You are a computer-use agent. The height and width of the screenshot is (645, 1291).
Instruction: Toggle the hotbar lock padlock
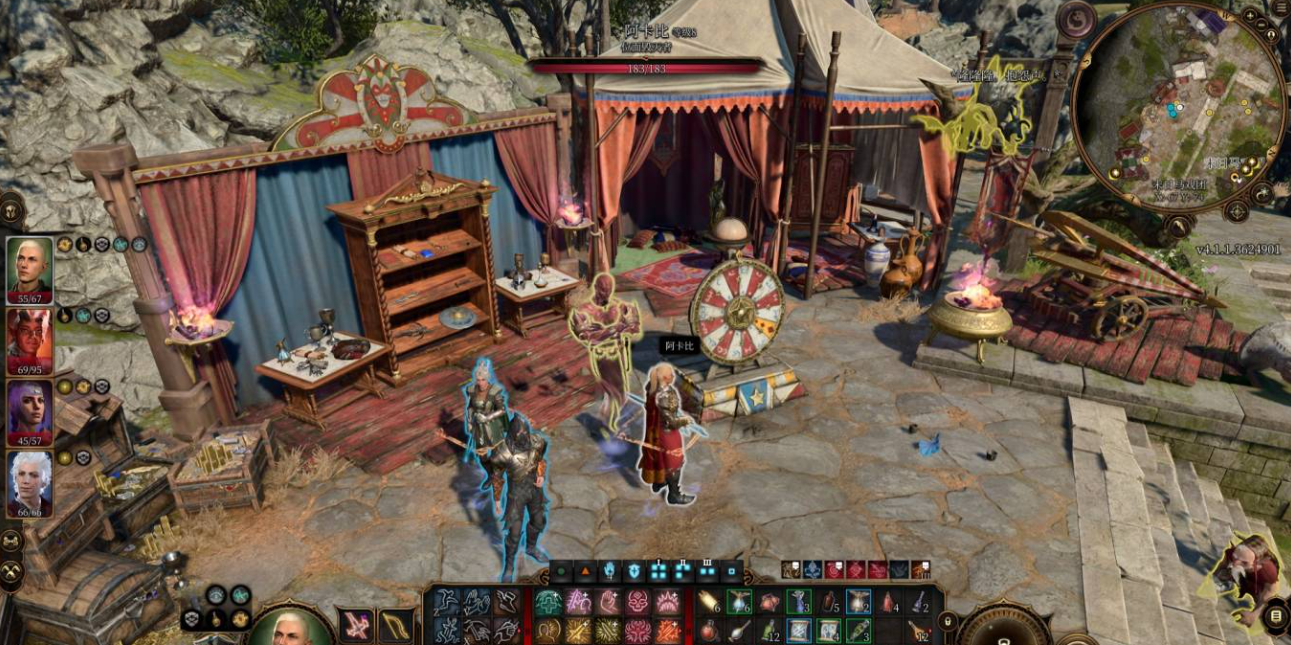tap(947, 621)
